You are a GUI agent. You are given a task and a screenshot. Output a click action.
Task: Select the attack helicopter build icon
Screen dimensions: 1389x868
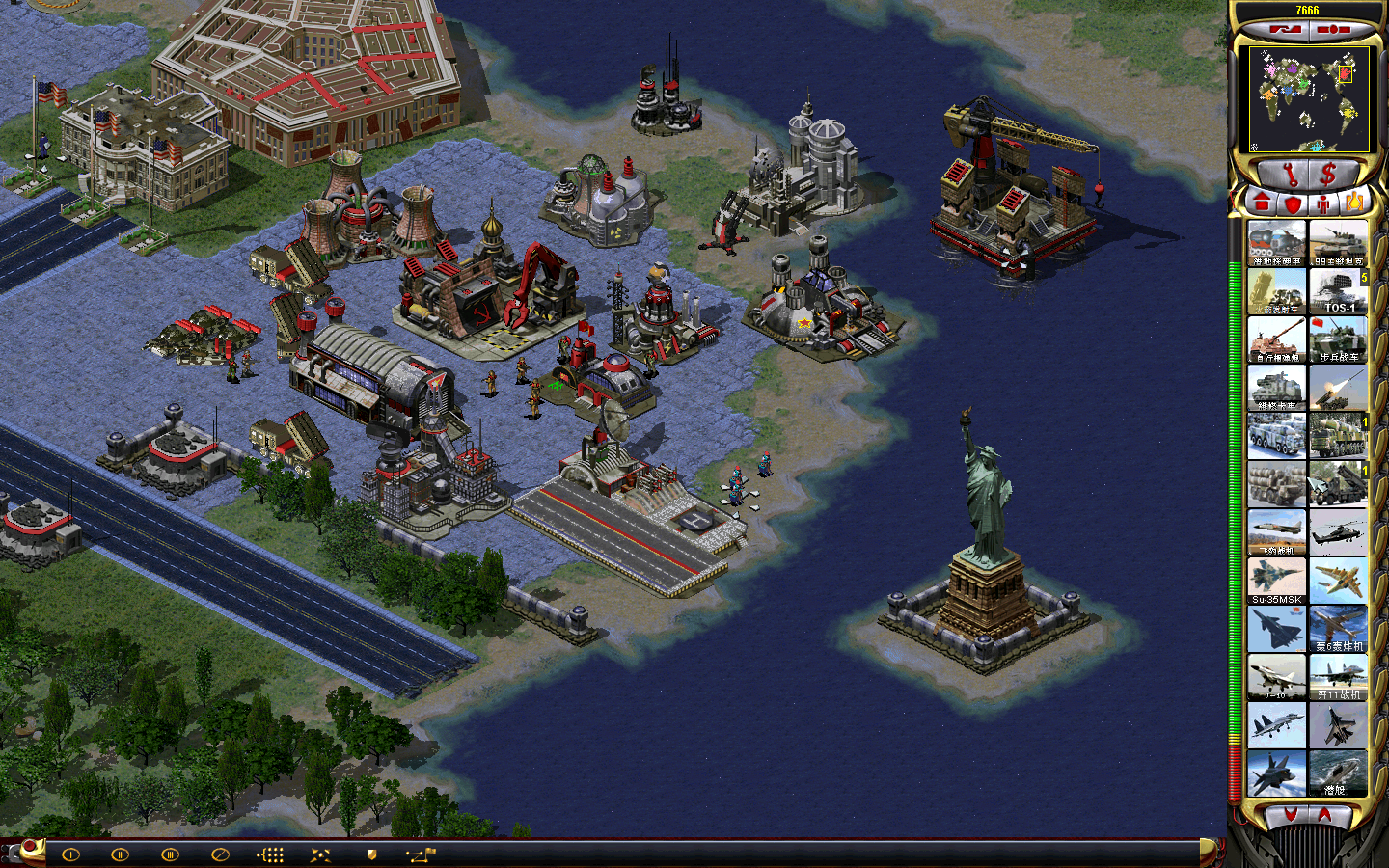pos(1338,532)
